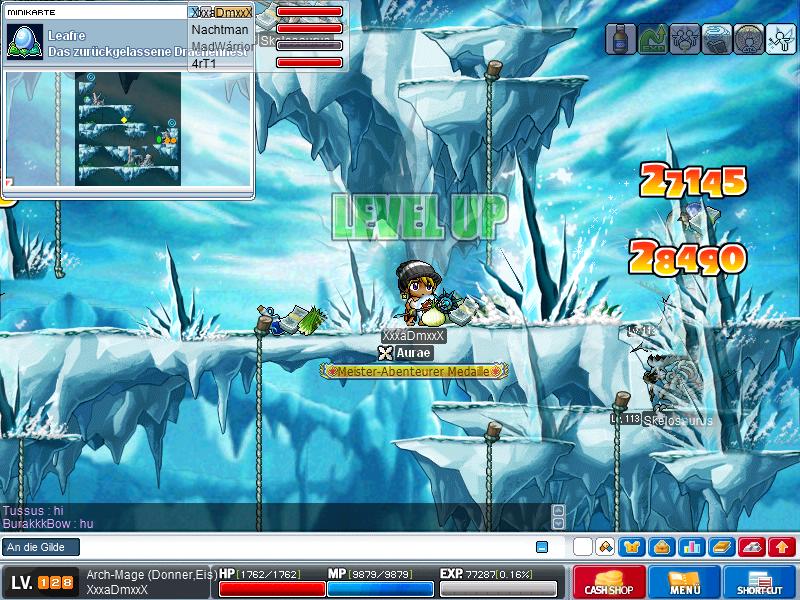Viewport: 800px width, 600px height.
Task: Open the equipment window with the shirt icon
Action: 631,547
